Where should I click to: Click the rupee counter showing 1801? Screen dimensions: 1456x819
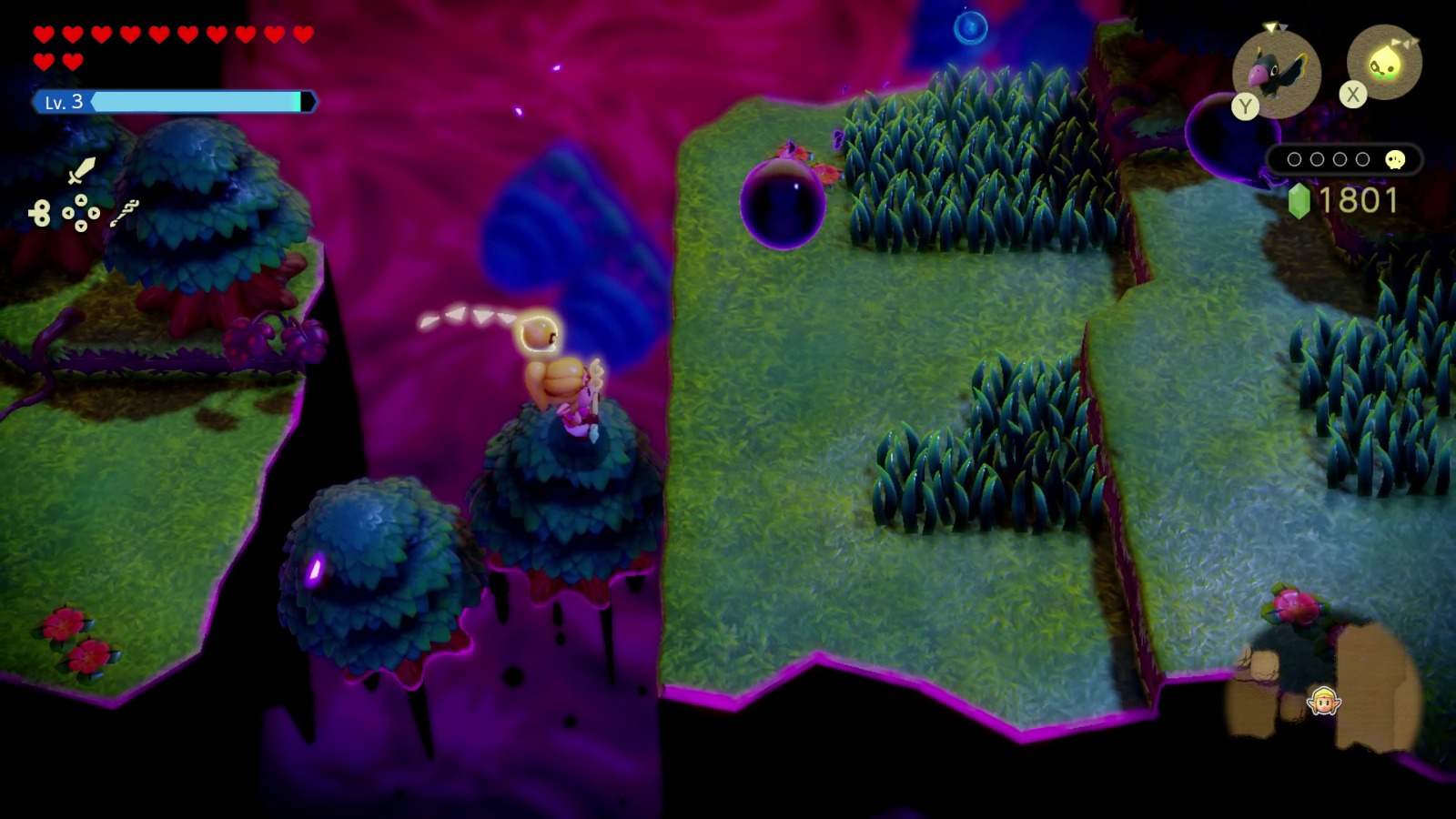click(1360, 198)
